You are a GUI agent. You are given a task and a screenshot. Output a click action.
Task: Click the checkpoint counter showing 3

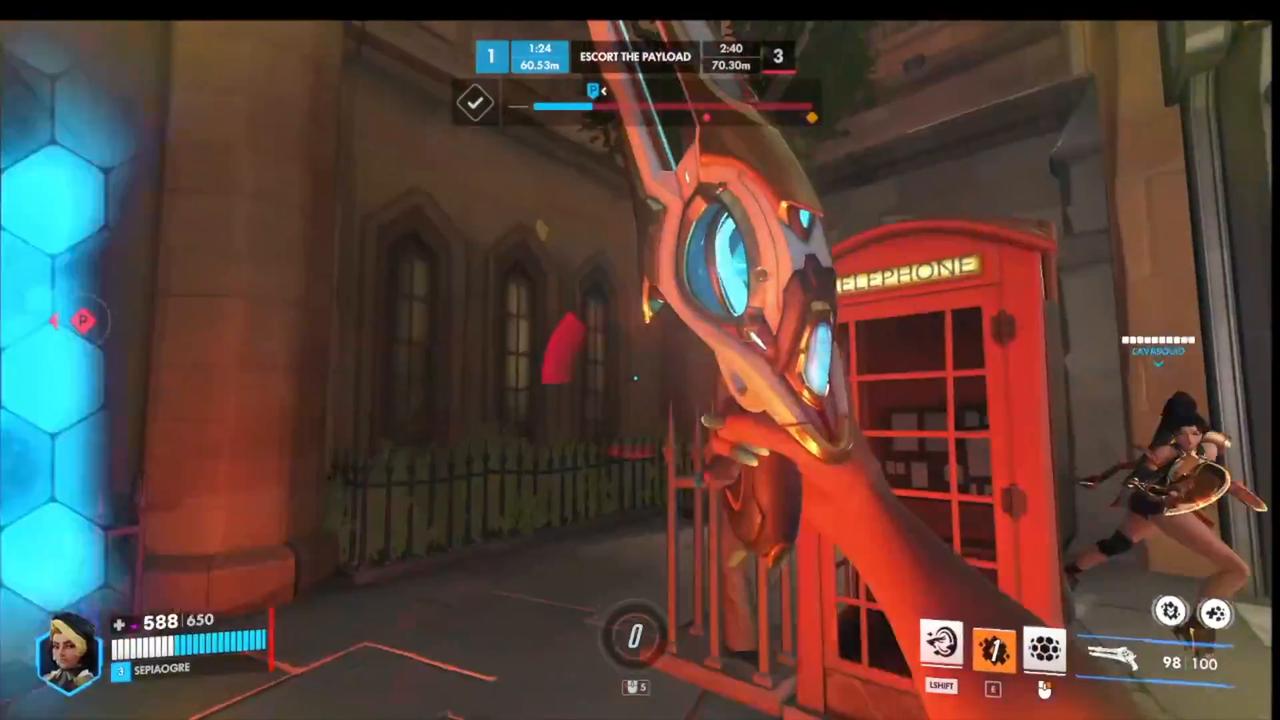778,57
